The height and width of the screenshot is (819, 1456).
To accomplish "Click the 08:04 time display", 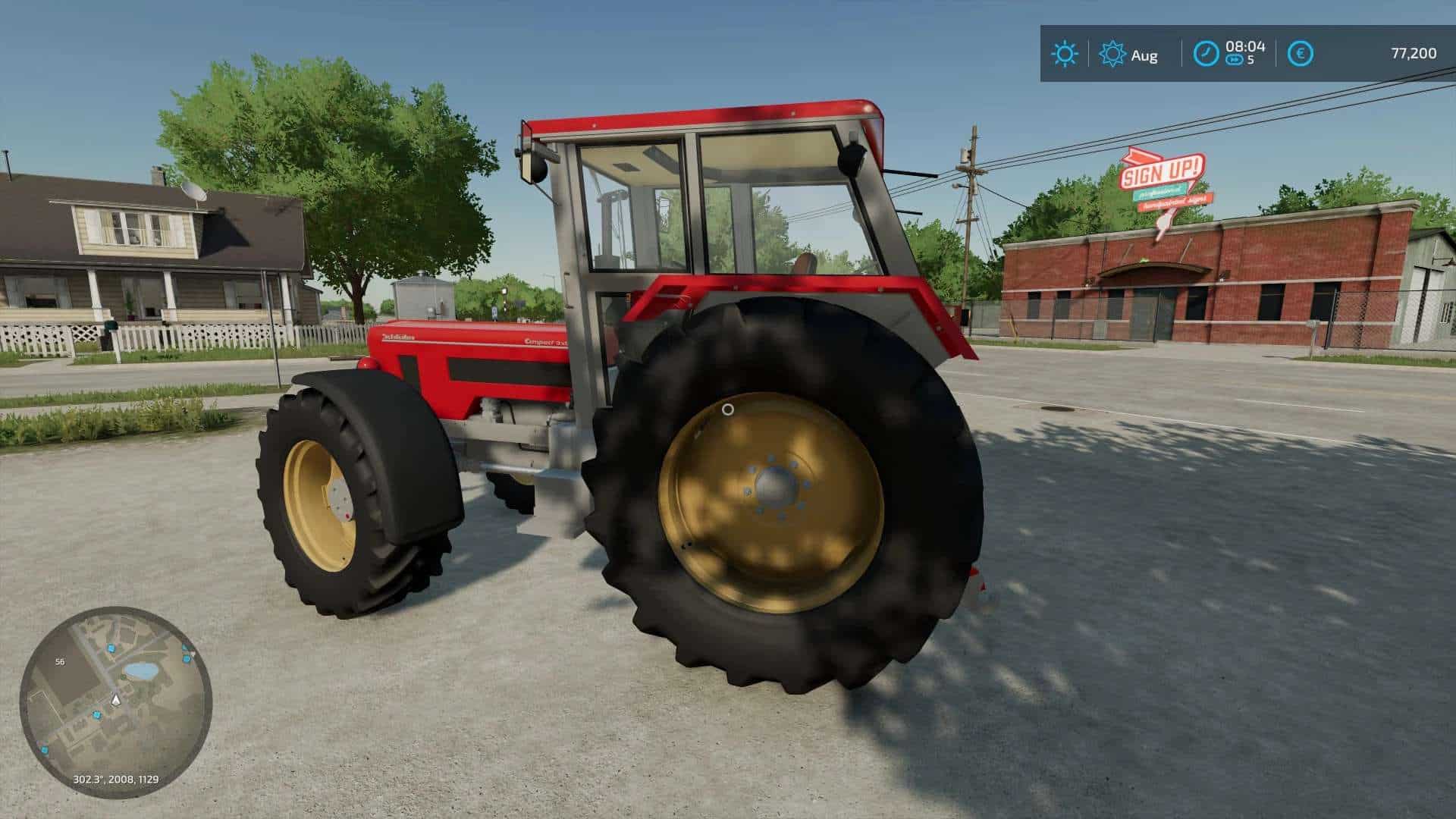I will coord(1245,48).
